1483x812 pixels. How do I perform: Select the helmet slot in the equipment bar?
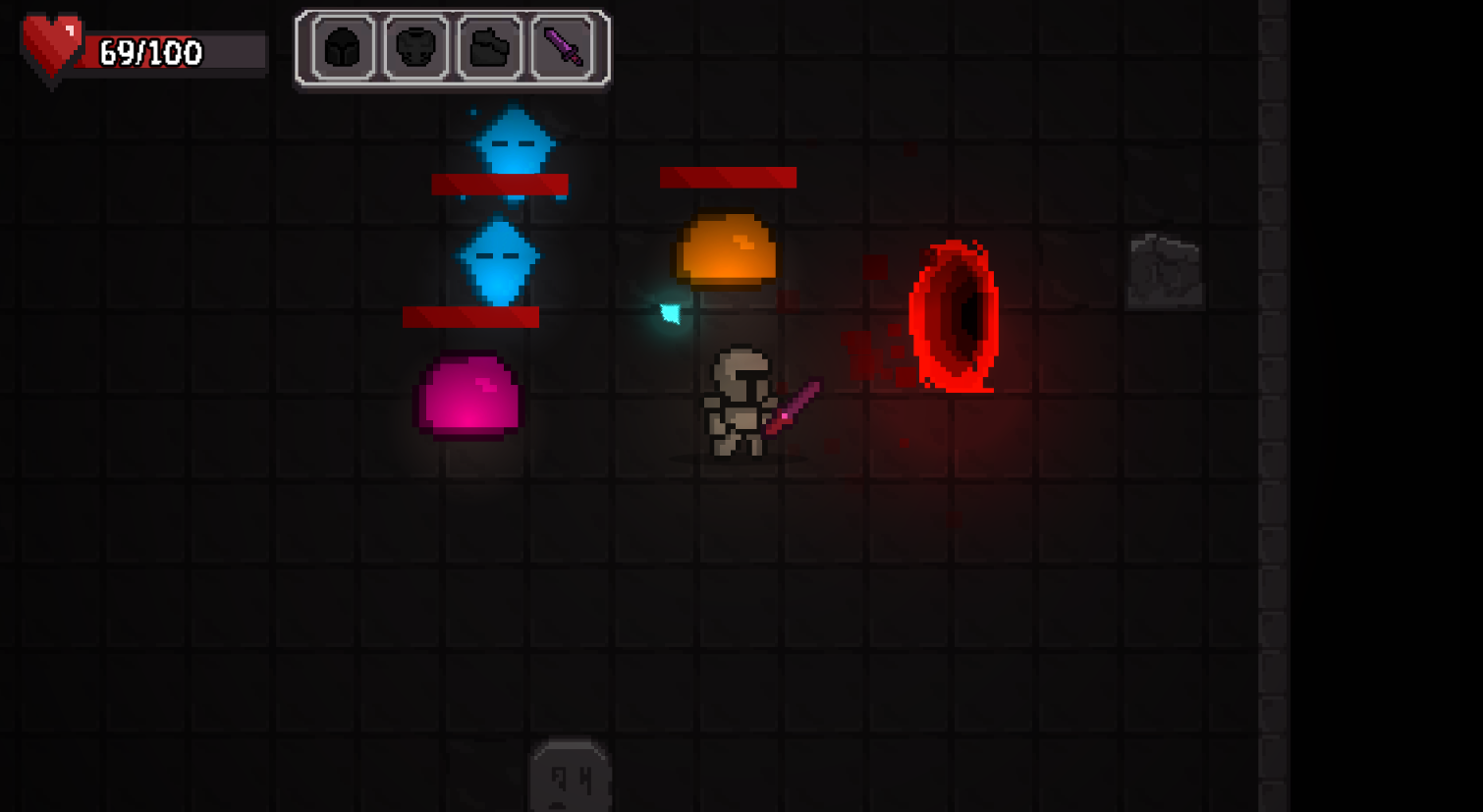pos(342,47)
